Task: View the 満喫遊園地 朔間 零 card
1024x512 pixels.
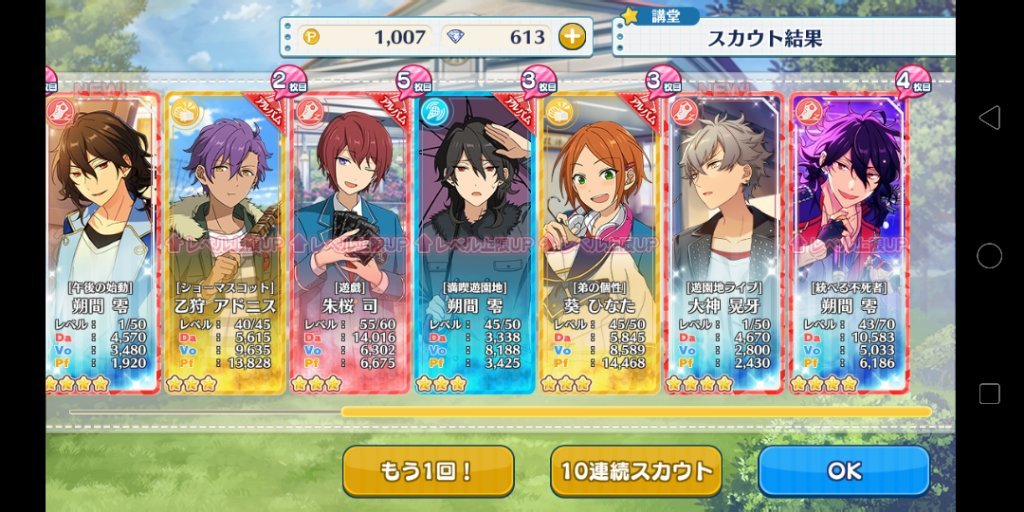Action: [474, 240]
